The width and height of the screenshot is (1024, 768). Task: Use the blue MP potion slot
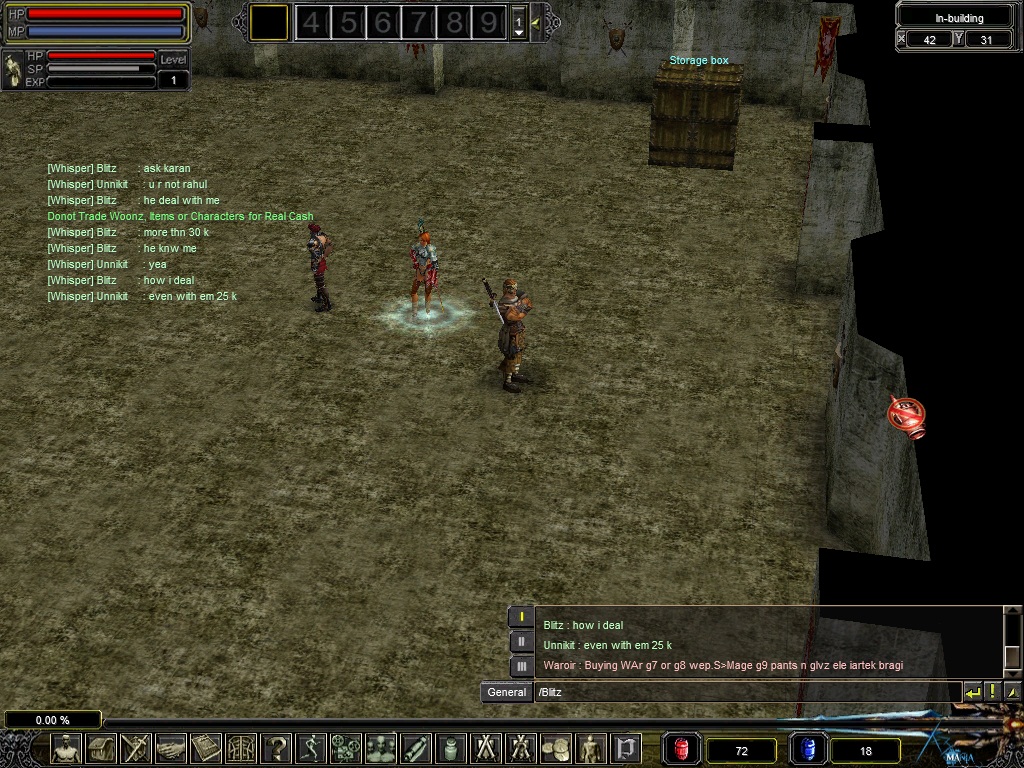[807, 748]
